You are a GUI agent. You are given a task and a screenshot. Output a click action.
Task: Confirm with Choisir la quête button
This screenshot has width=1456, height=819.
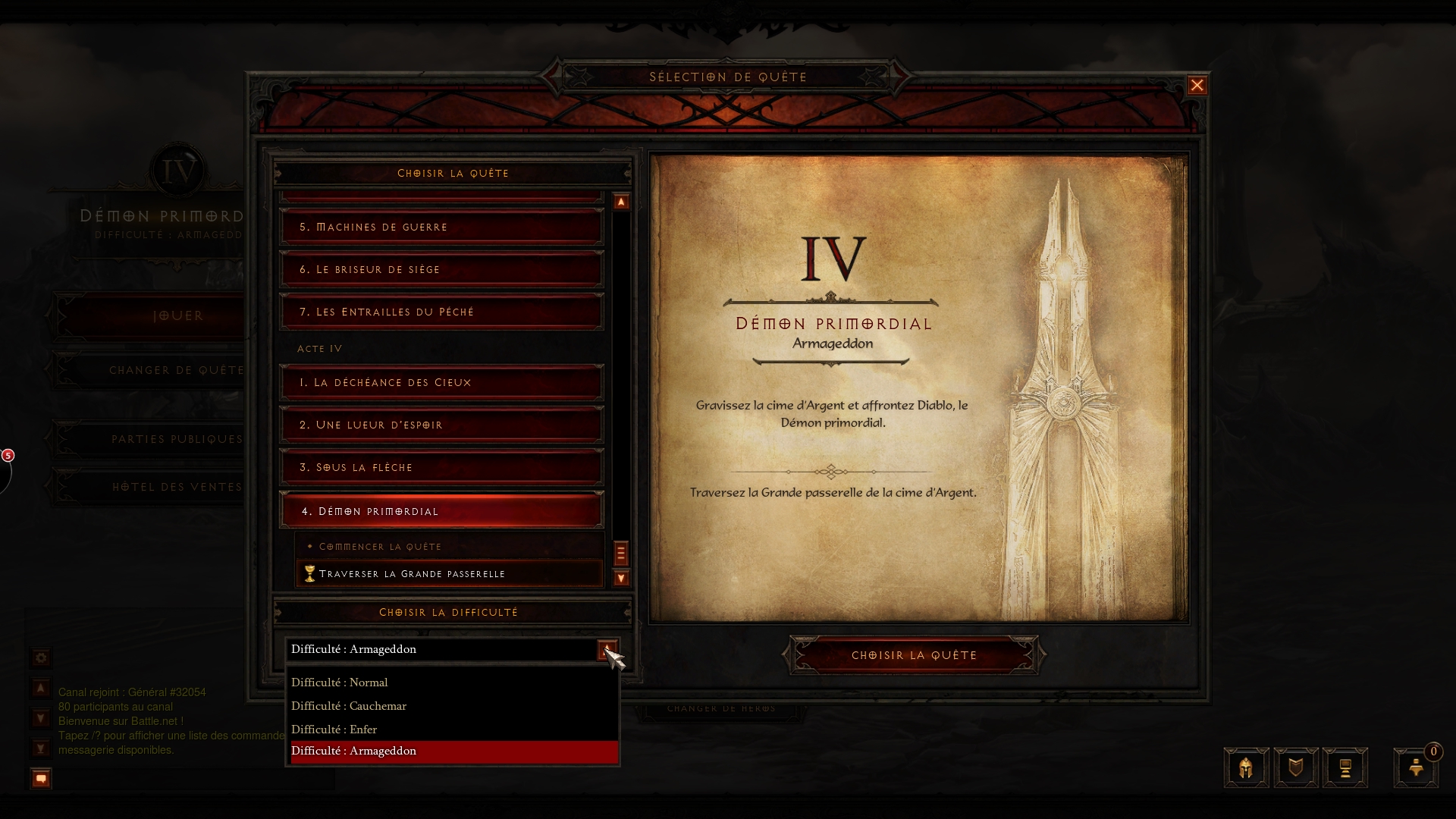pyautogui.click(x=914, y=655)
